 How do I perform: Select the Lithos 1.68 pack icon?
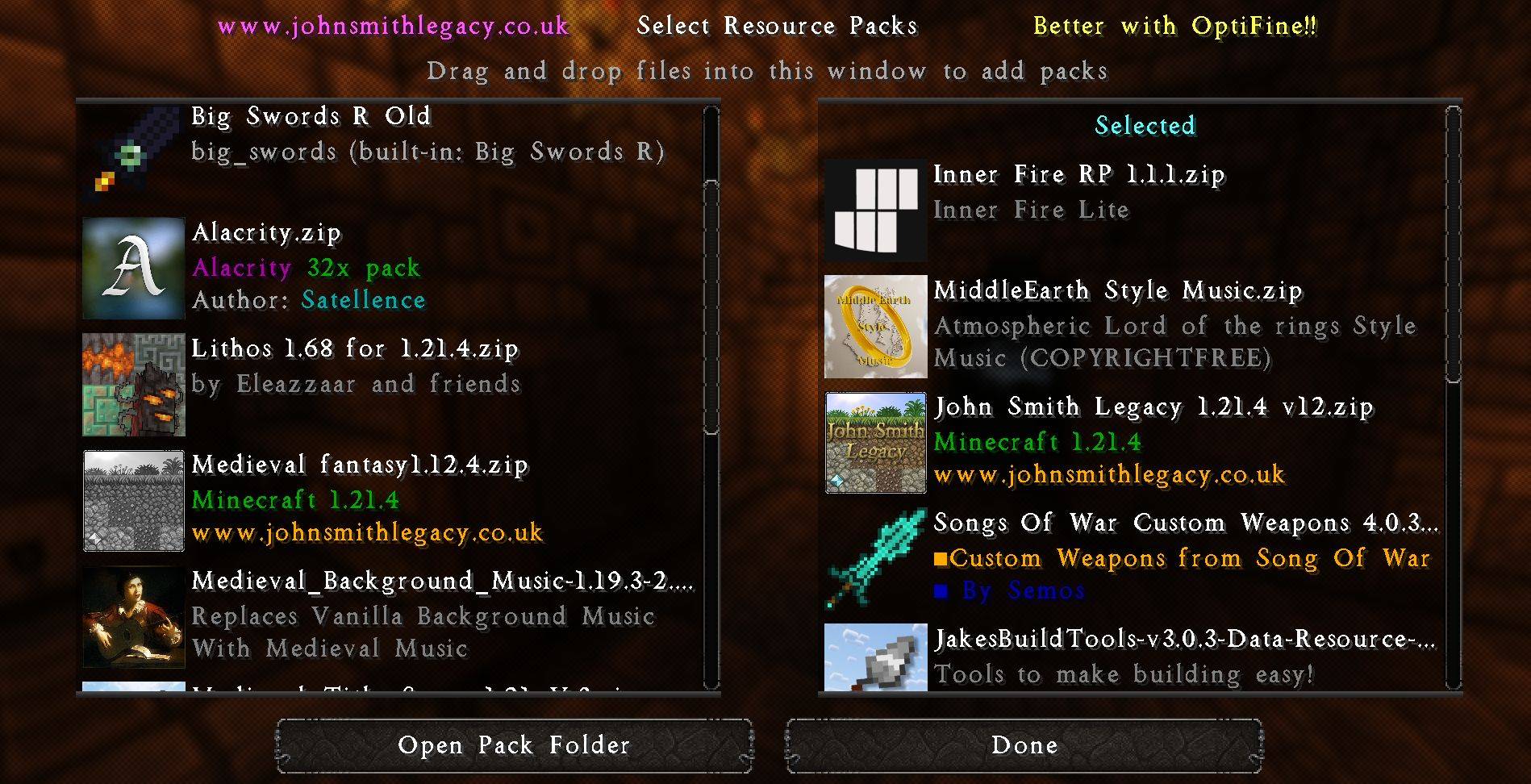pos(133,383)
